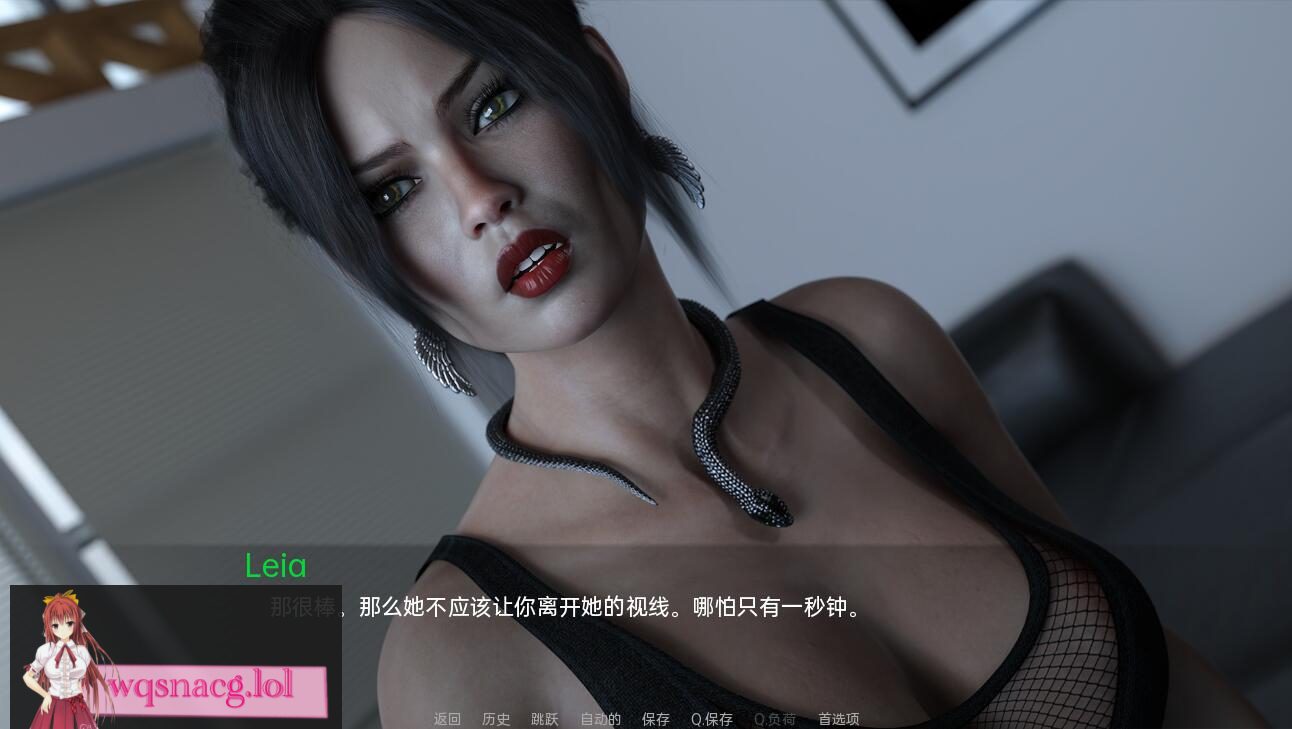Click 跳跃 in the bottom quick menu
1292x729 pixels.
point(544,719)
